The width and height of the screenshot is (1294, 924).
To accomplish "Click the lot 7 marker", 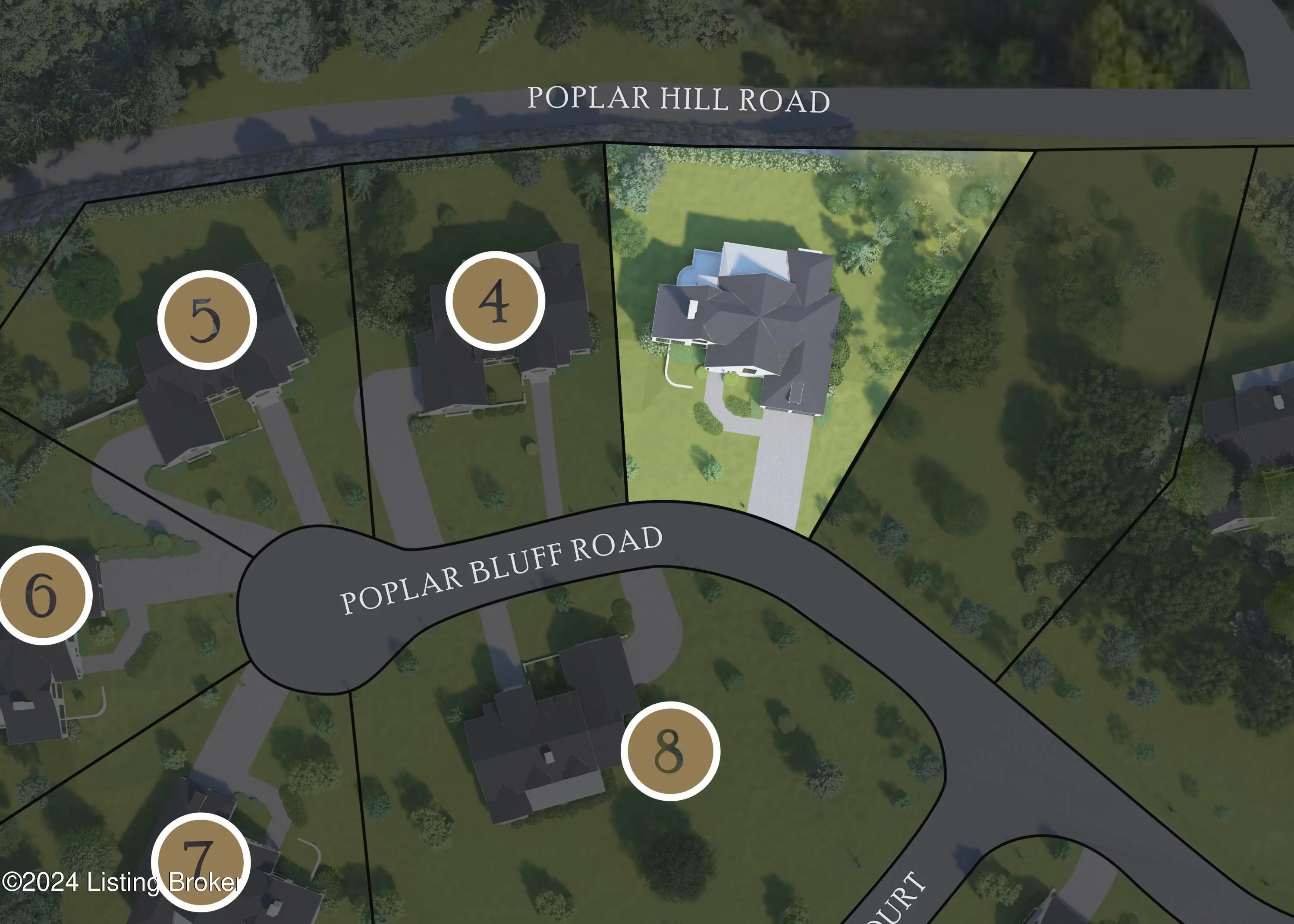I will [200, 862].
